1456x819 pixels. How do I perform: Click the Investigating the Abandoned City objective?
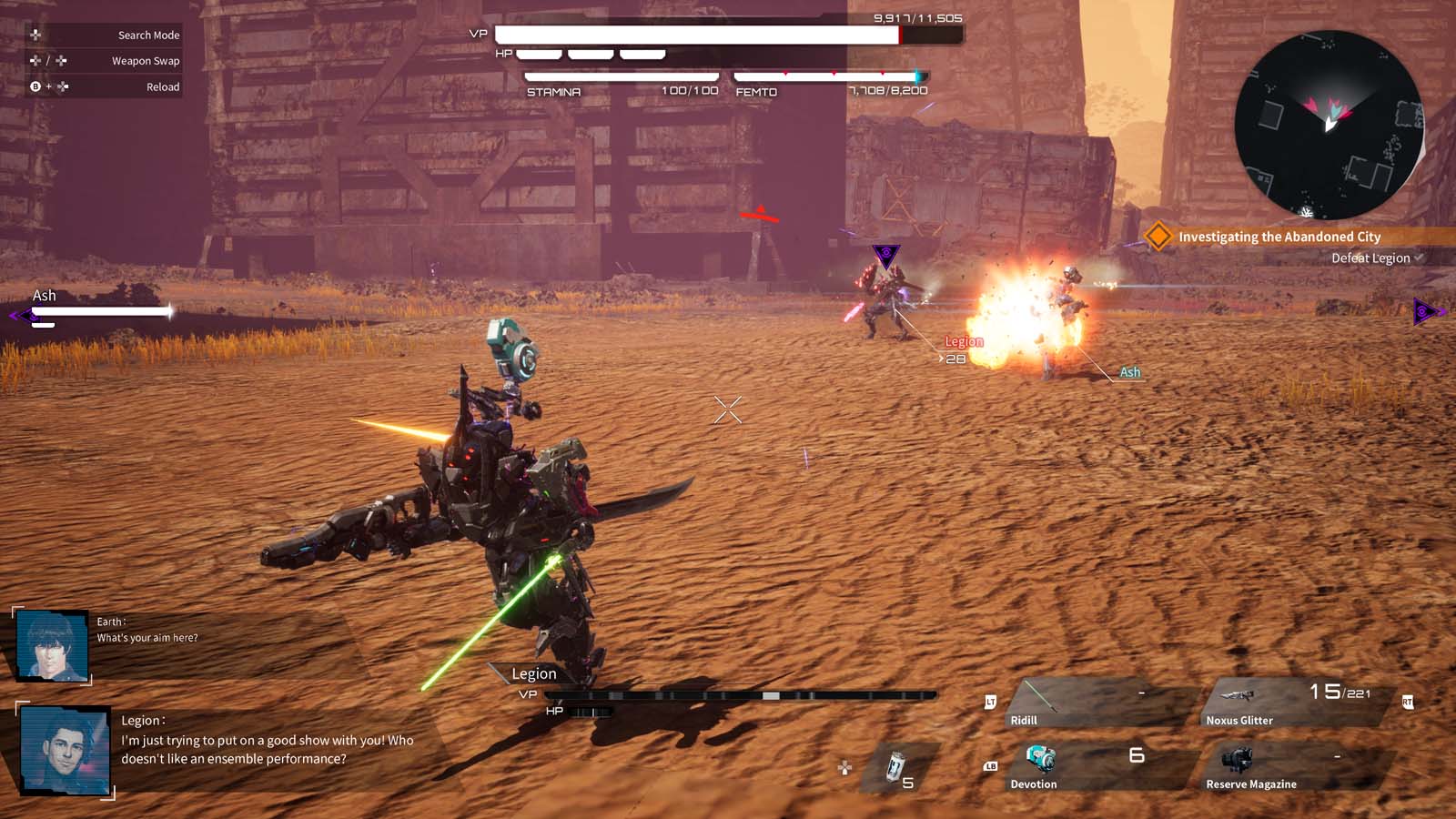1279,237
